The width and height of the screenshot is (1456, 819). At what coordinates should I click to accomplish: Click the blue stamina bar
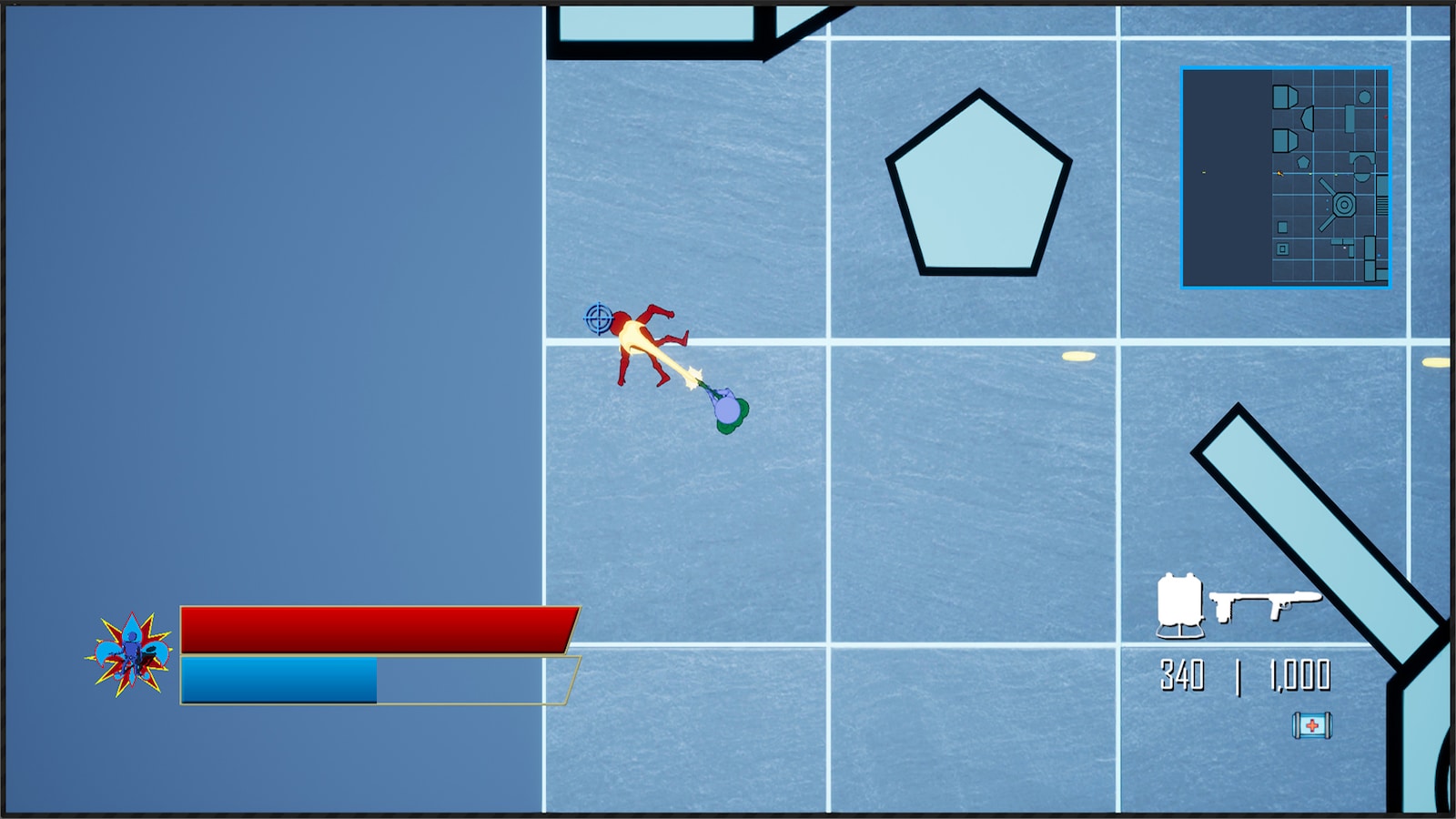[278, 678]
